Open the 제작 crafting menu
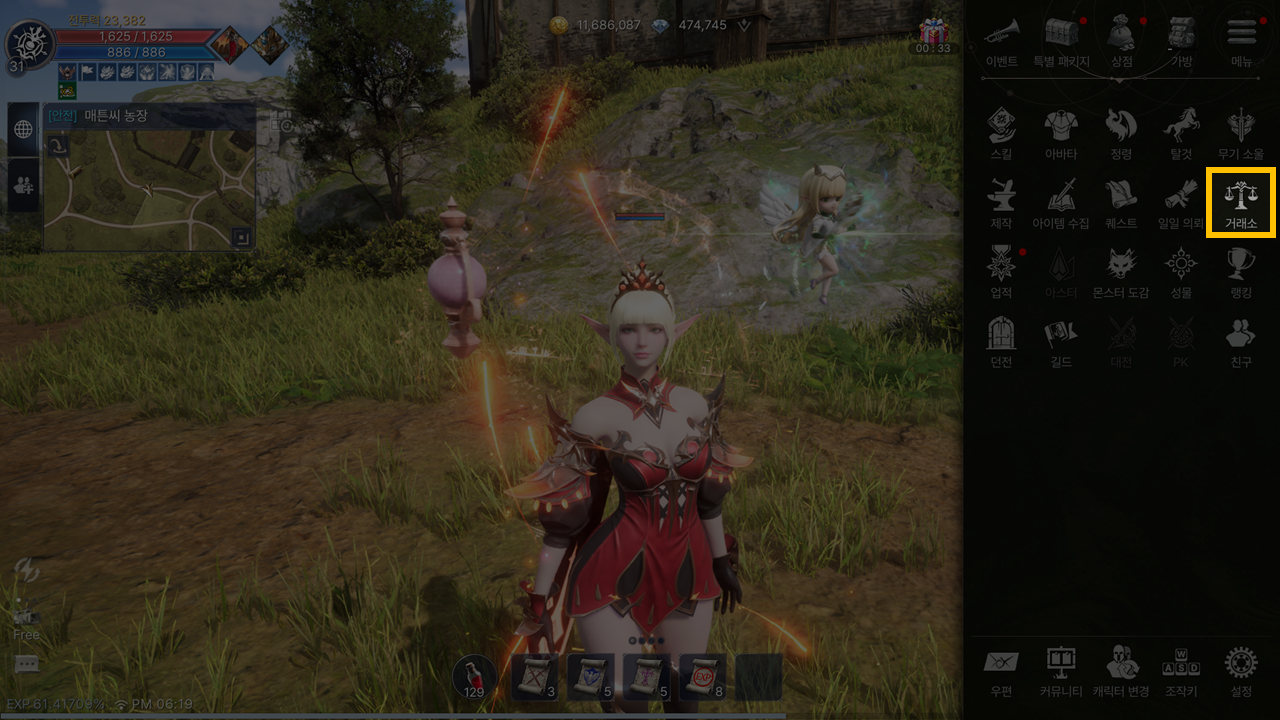 (1001, 202)
